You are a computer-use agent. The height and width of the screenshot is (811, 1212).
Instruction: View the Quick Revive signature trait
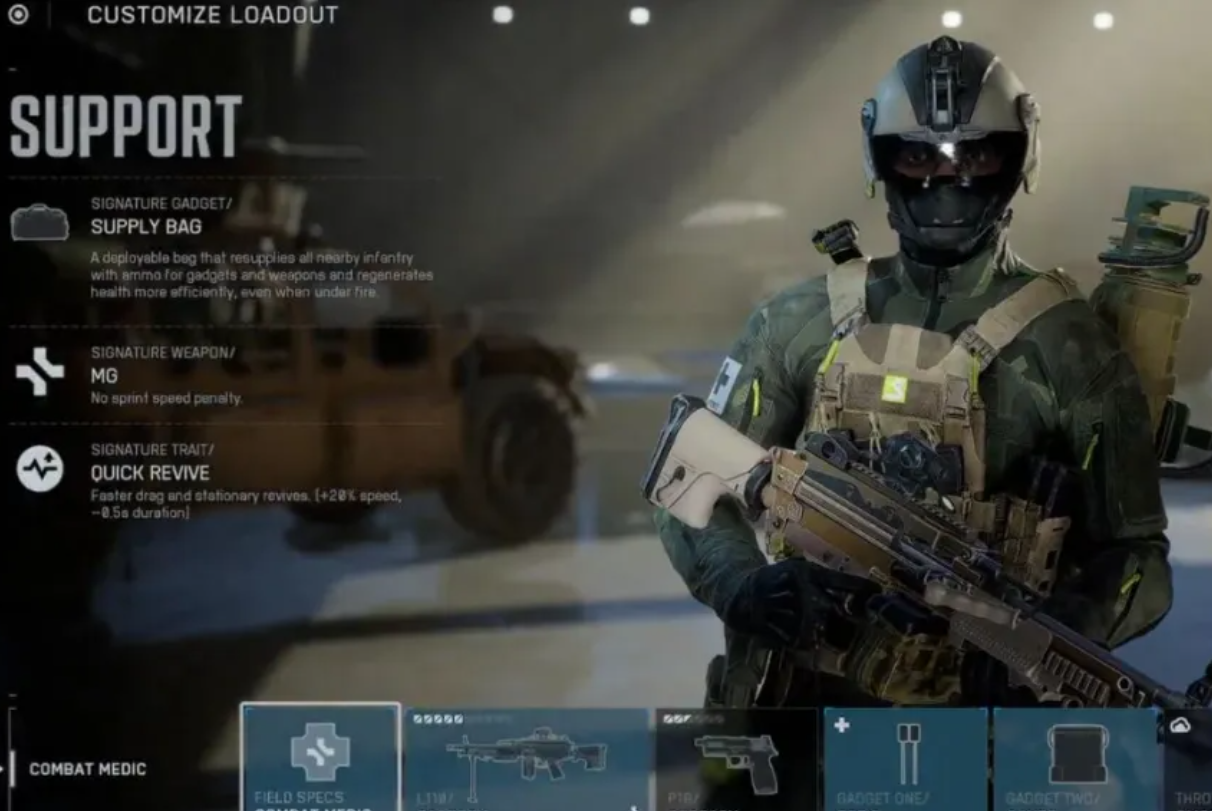(x=150, y=472)
